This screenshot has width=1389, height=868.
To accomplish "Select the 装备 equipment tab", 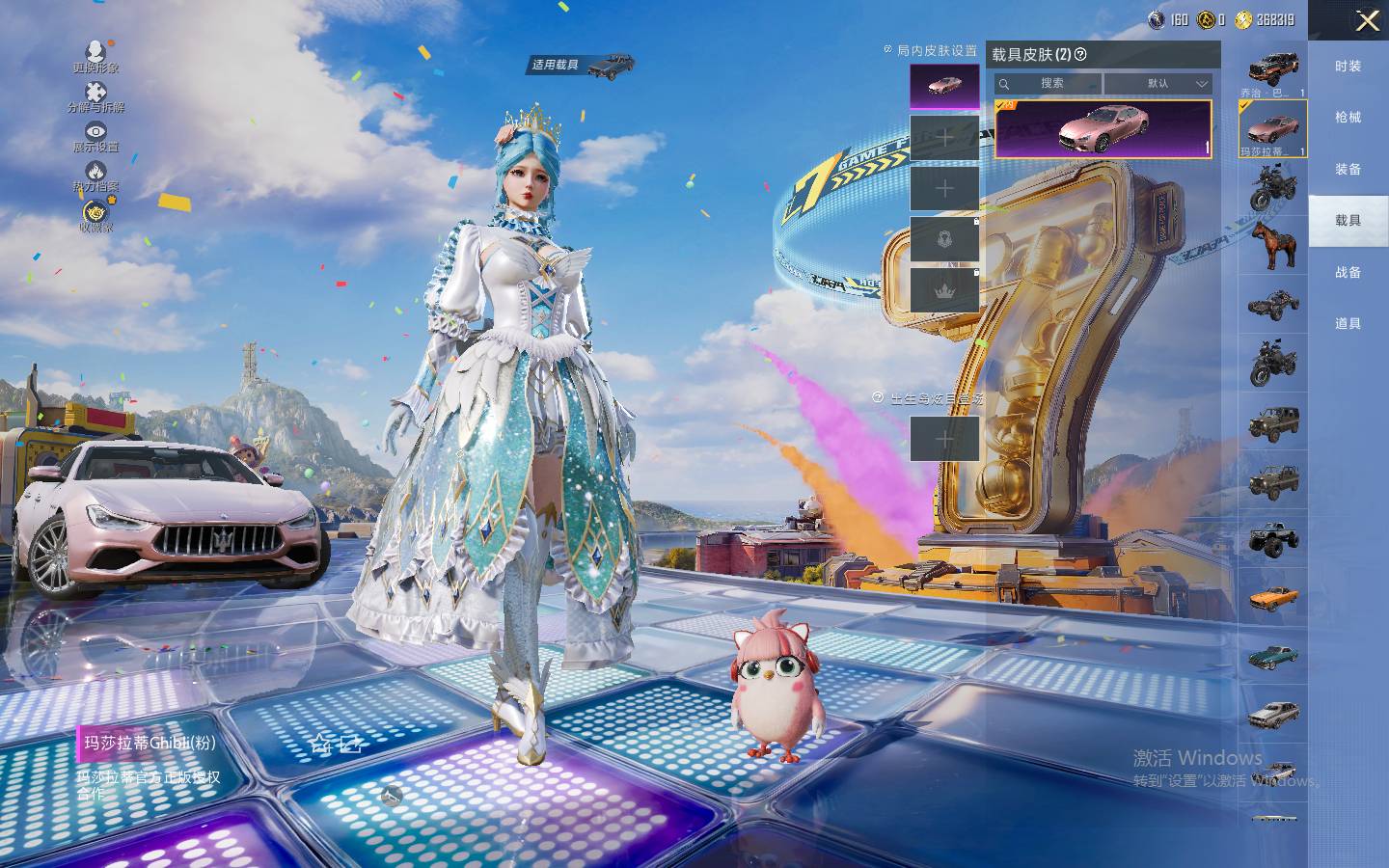I will pos(1348,170).
